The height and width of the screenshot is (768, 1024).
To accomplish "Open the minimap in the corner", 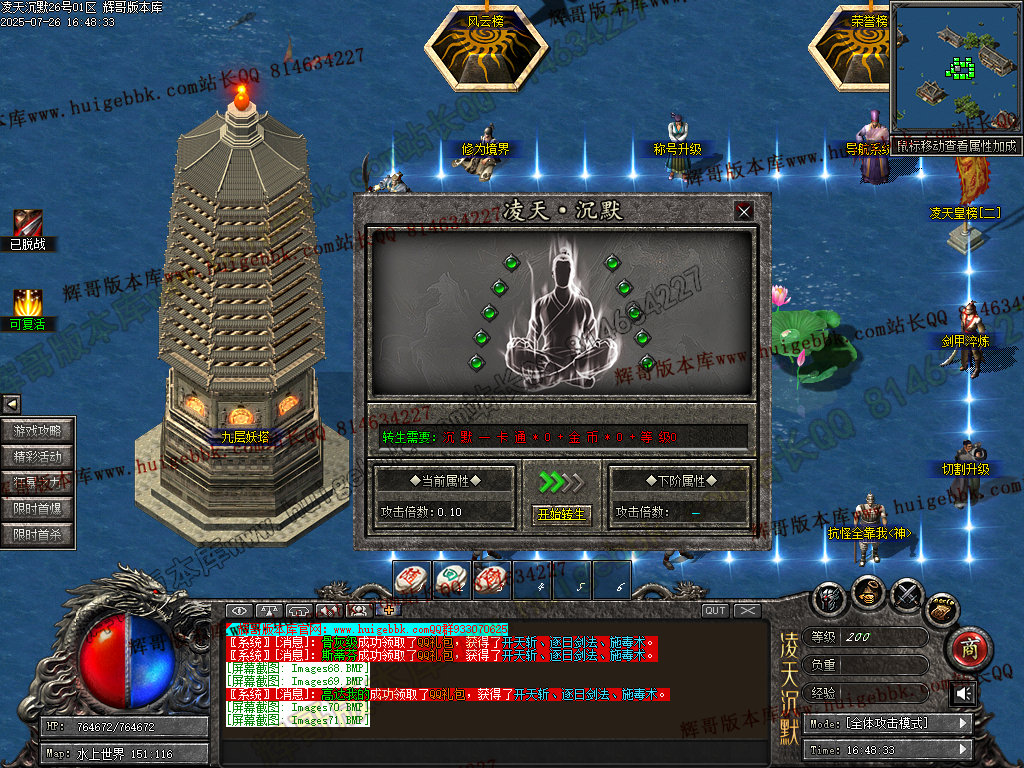I will [x=955, y=70].
